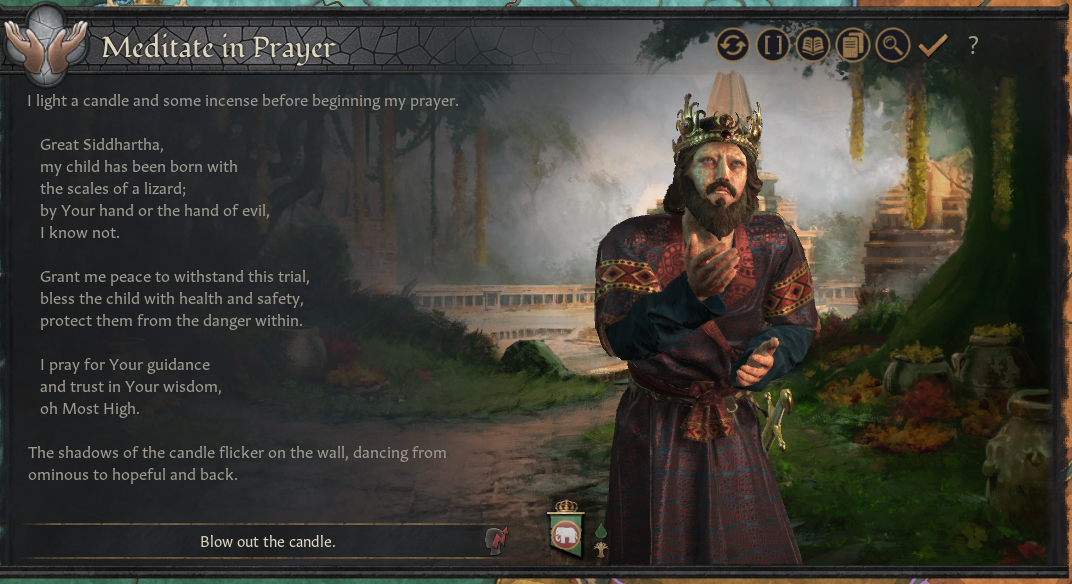Click the circular arrows refresh icon
Viewport: 1072px width, 584px height.
click(x=733, y=45)
